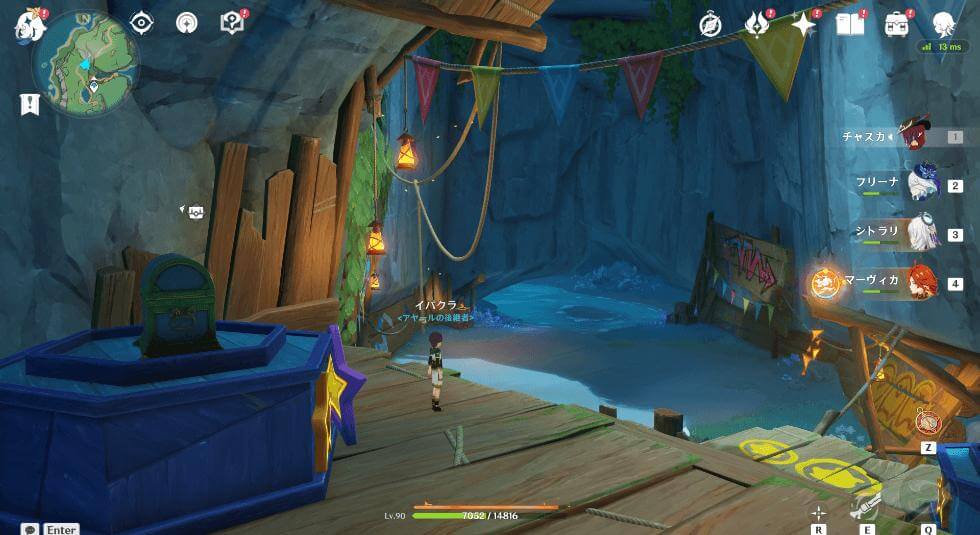Open the winged battle pass icon

click(757, 24)
